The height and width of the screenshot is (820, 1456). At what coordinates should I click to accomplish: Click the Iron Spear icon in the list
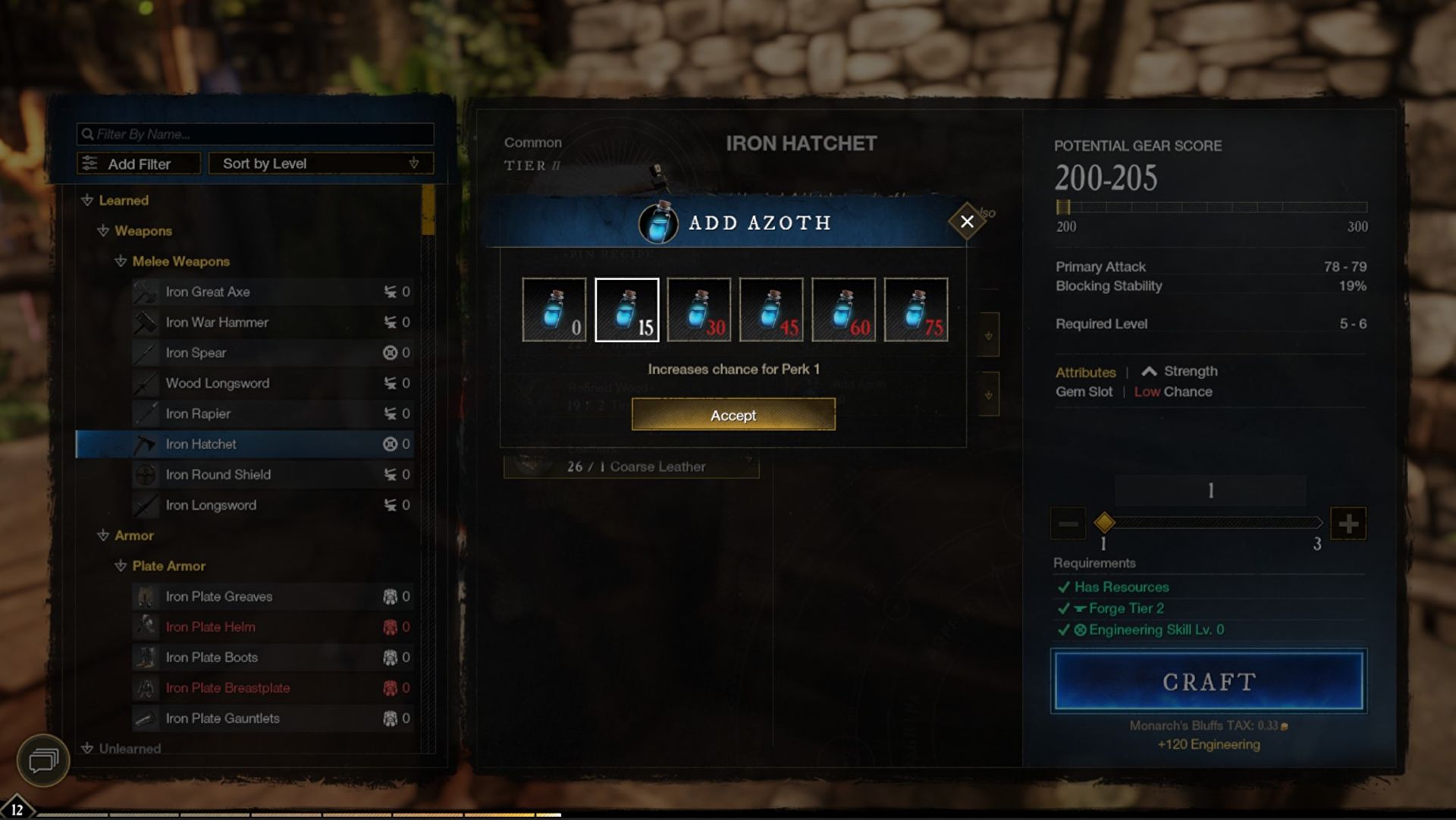click(146, 353)
